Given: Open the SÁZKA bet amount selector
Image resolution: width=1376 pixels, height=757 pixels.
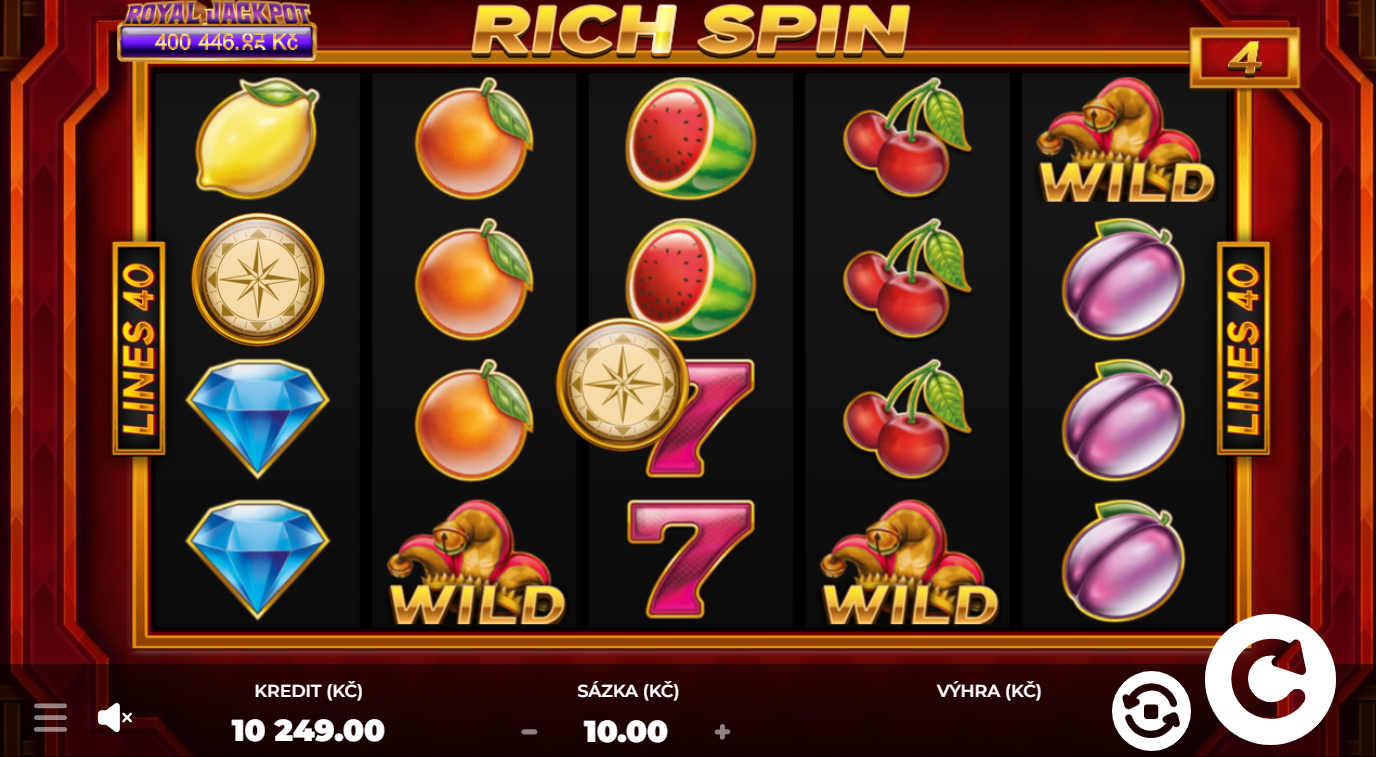Looking at the screenshot, I should (625, 731).
